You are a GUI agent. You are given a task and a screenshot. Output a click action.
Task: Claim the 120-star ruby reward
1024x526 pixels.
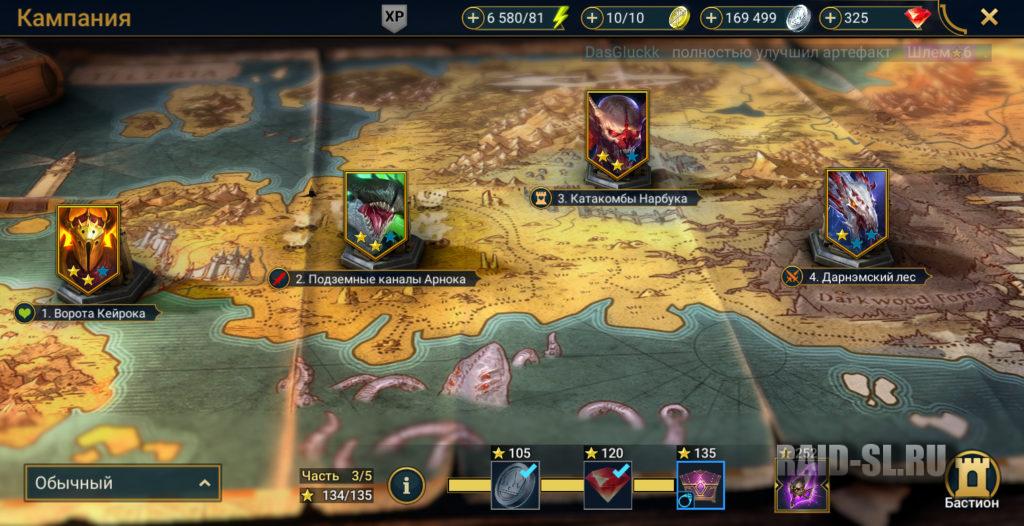[x=608, y=485]
